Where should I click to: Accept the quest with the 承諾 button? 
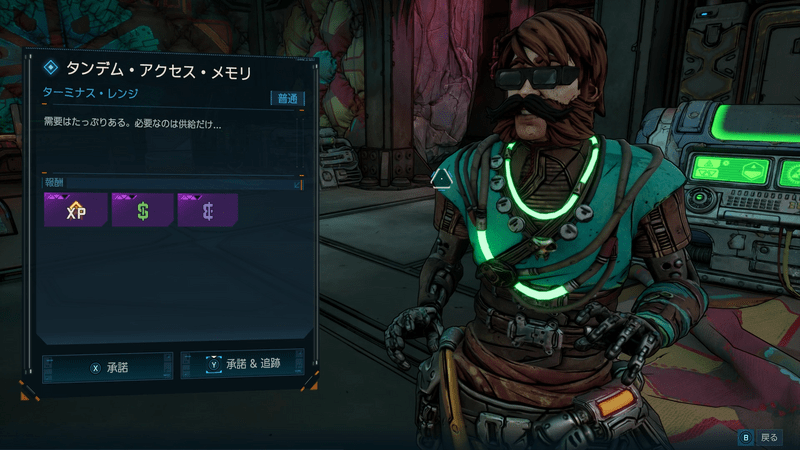click(x=108, y=367)
